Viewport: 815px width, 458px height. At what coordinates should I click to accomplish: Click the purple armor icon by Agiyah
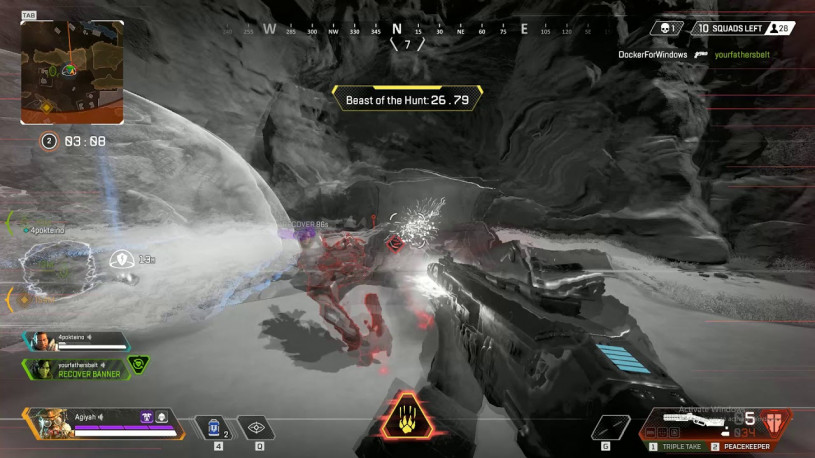146,417
